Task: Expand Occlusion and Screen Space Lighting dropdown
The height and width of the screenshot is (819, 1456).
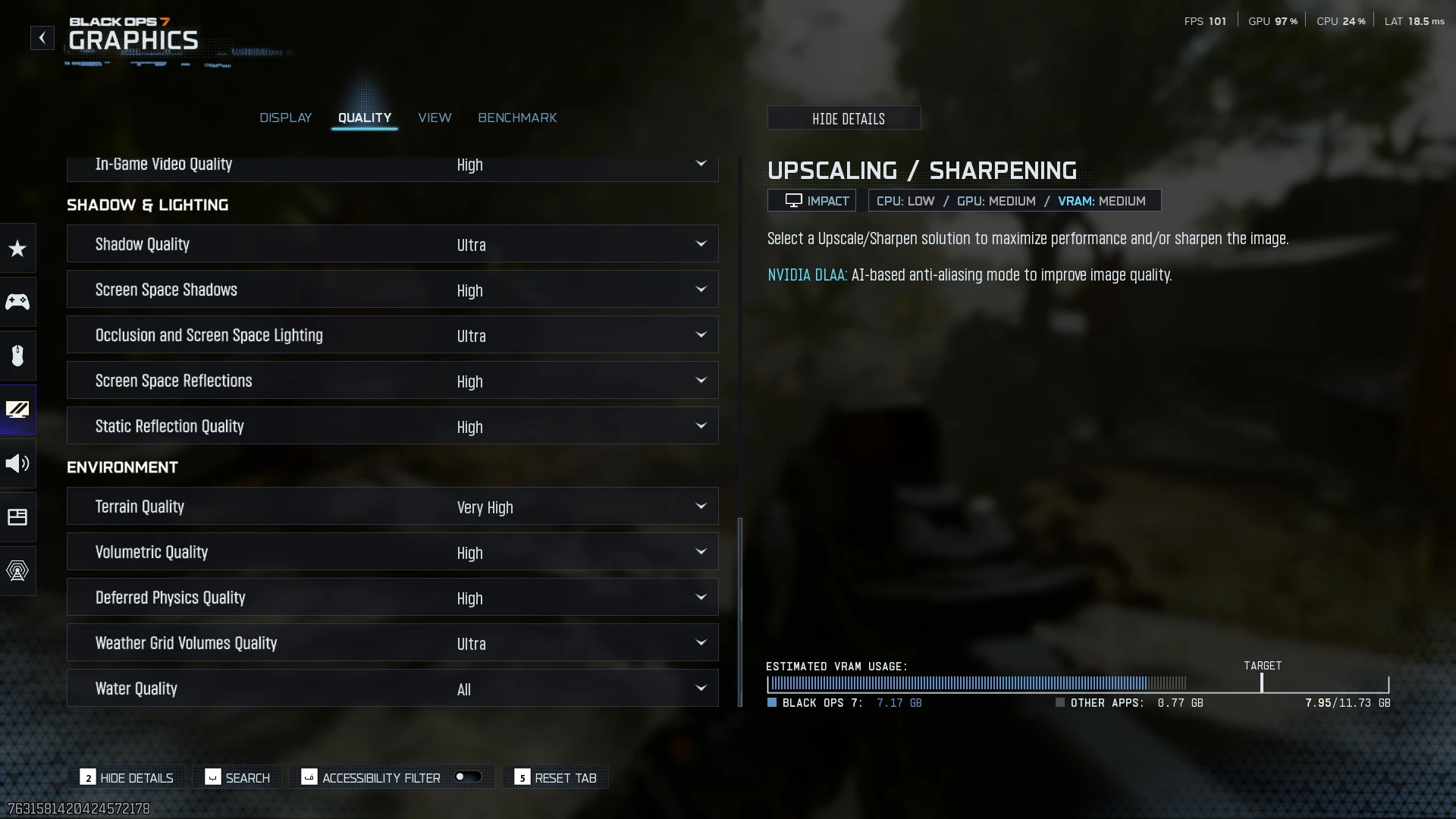Action: coord(392,335)
